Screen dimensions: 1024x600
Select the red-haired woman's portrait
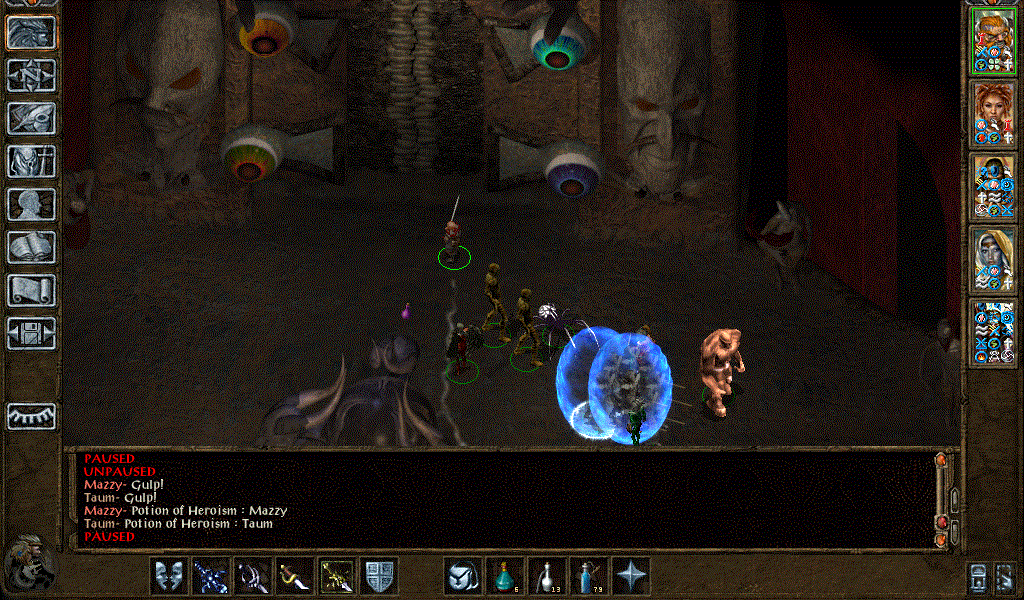994,114
